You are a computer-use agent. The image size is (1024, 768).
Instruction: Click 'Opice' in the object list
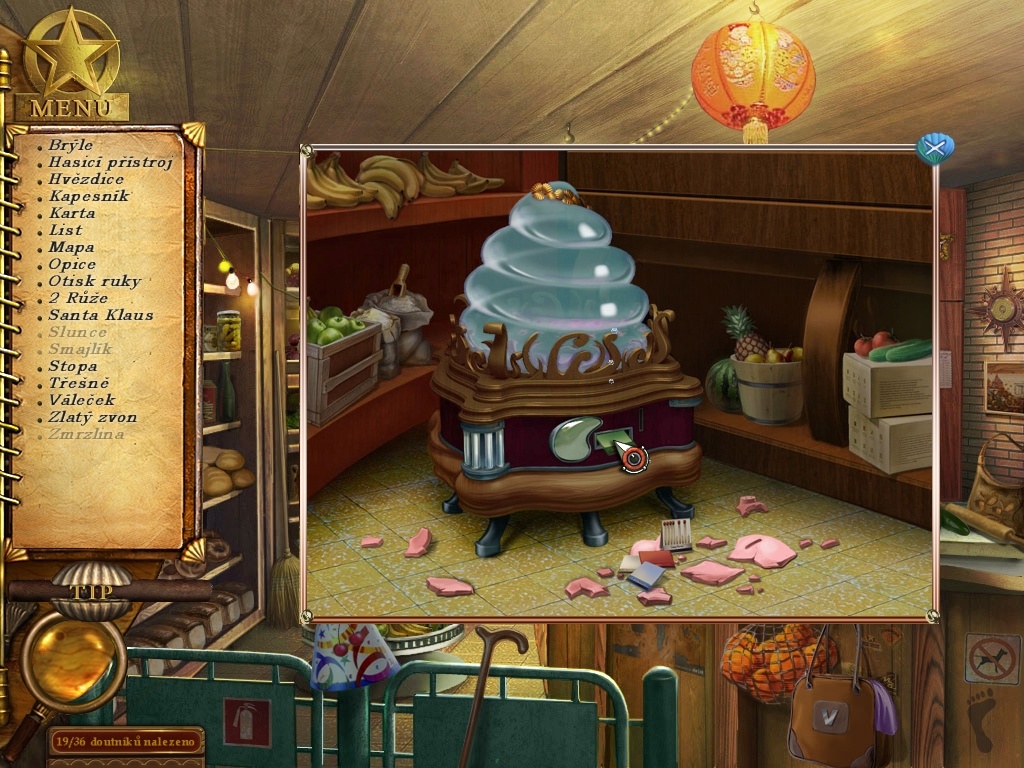[x=72, y=264]
